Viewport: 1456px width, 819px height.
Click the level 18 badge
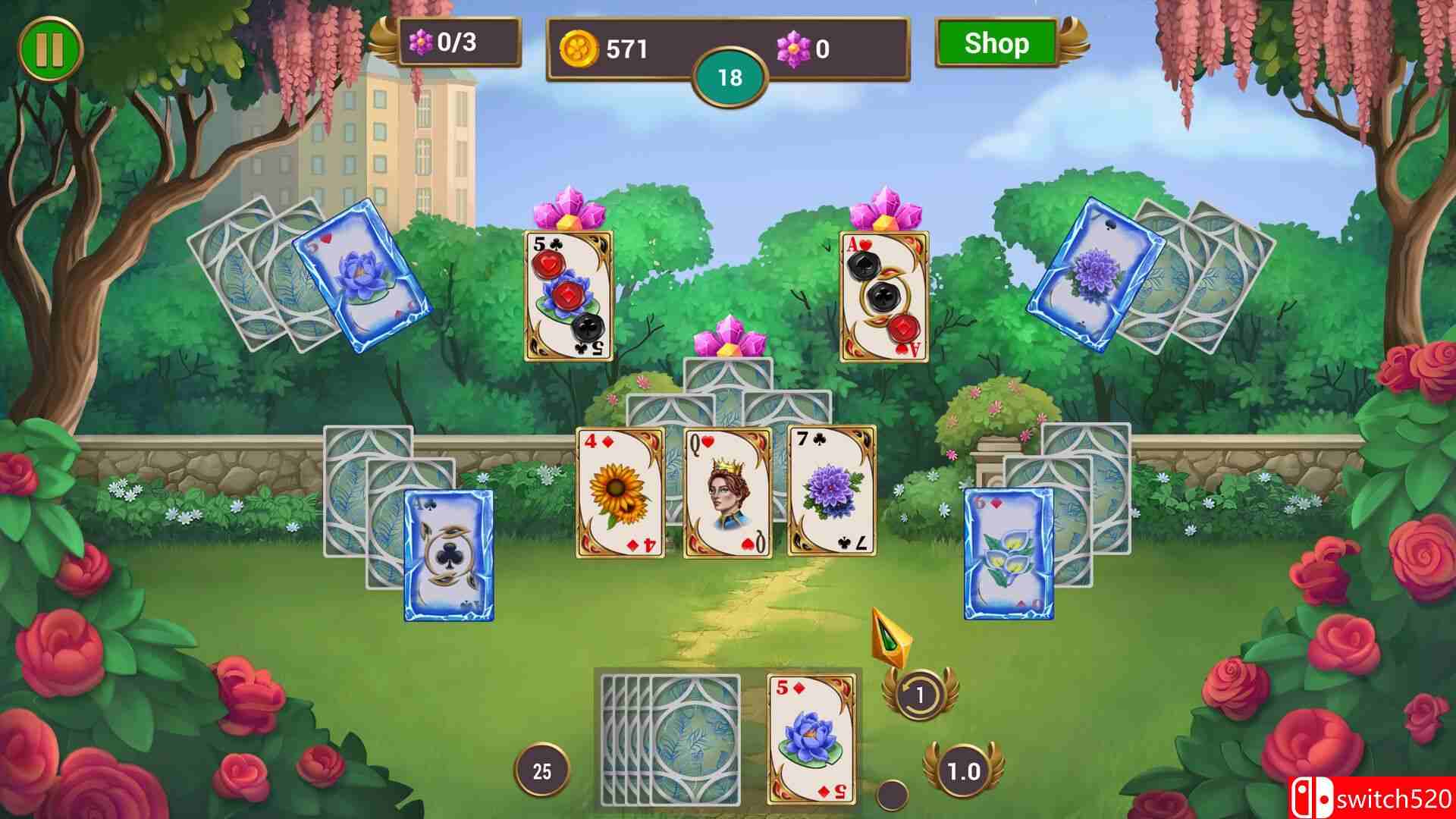[x=730, y=76]
